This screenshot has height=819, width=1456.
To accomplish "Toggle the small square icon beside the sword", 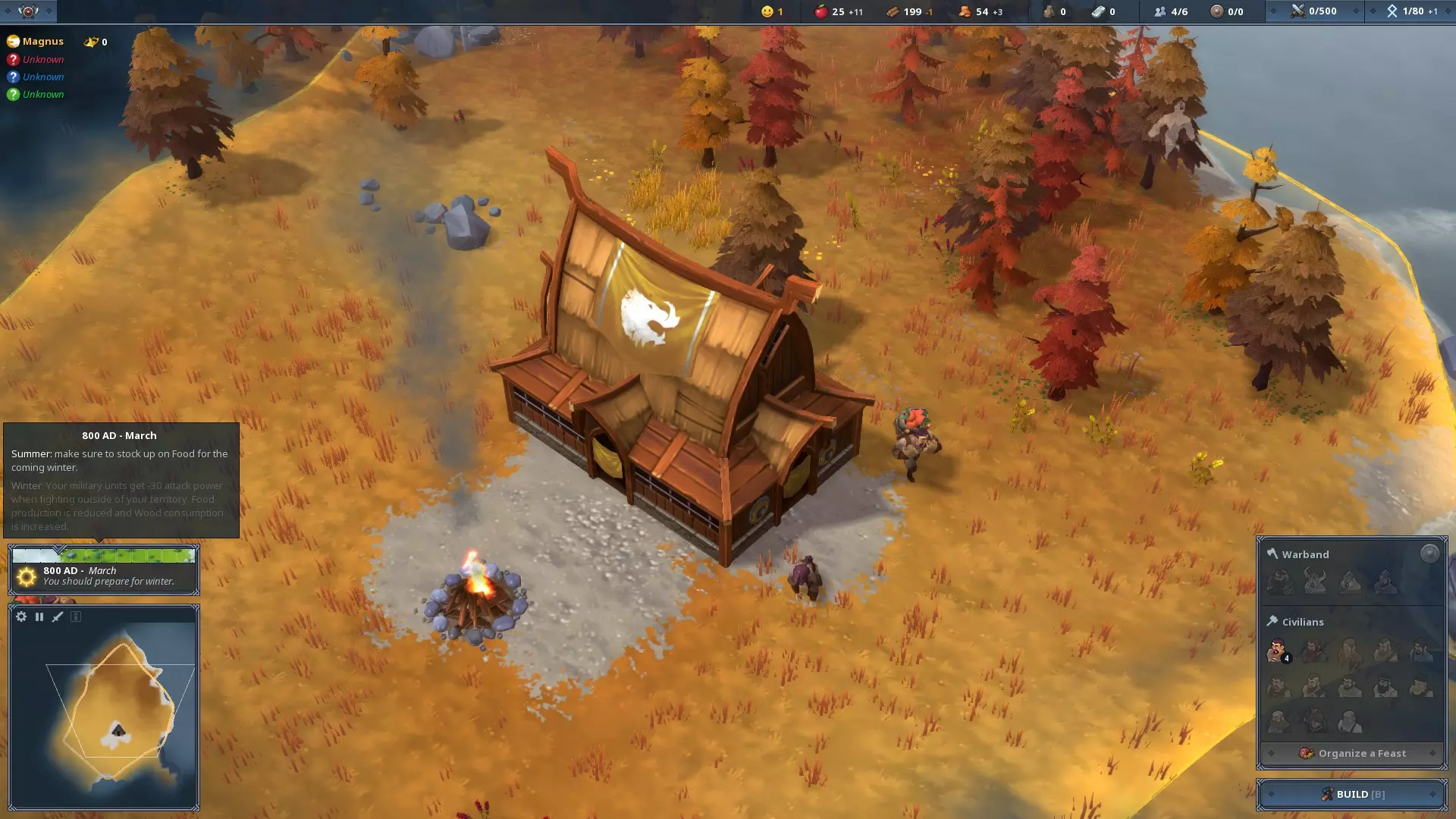I will pos(76,617).
